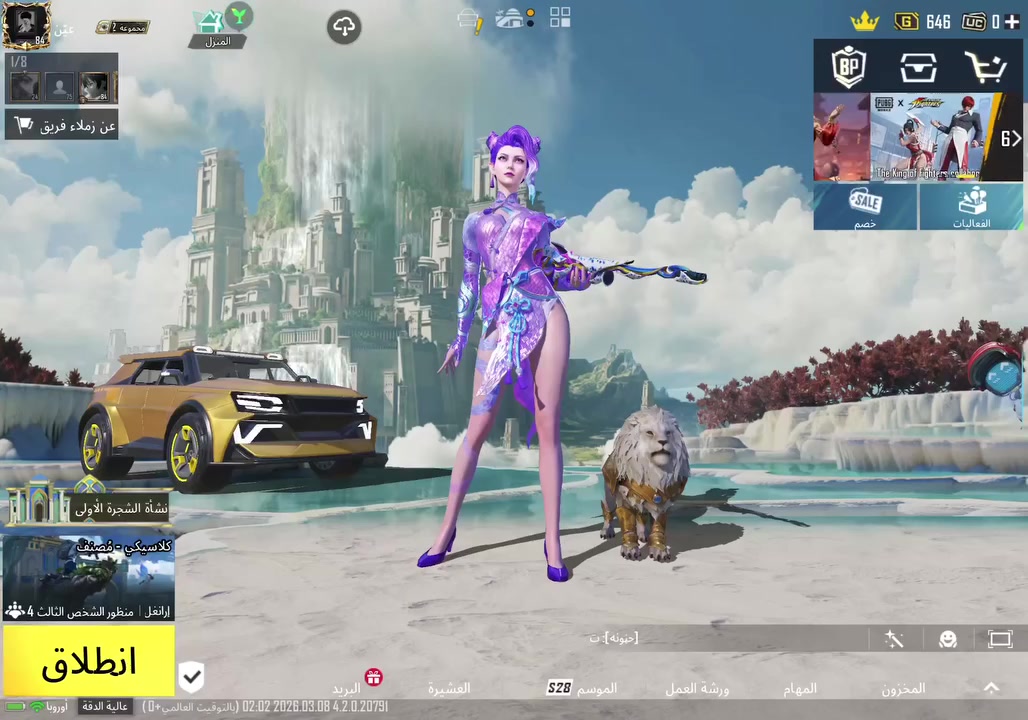The height and width of the screenshot is (720, 1028).
Task: Tap the yellow انطلاق start button
Action: 88,661
